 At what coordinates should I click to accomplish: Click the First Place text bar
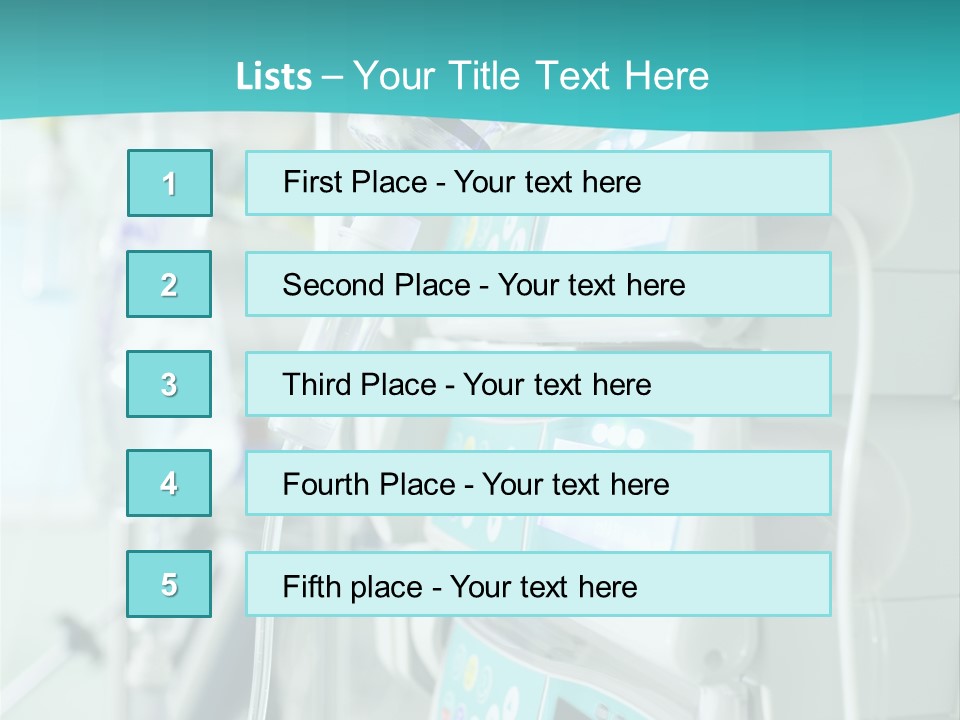pos(538,183)
